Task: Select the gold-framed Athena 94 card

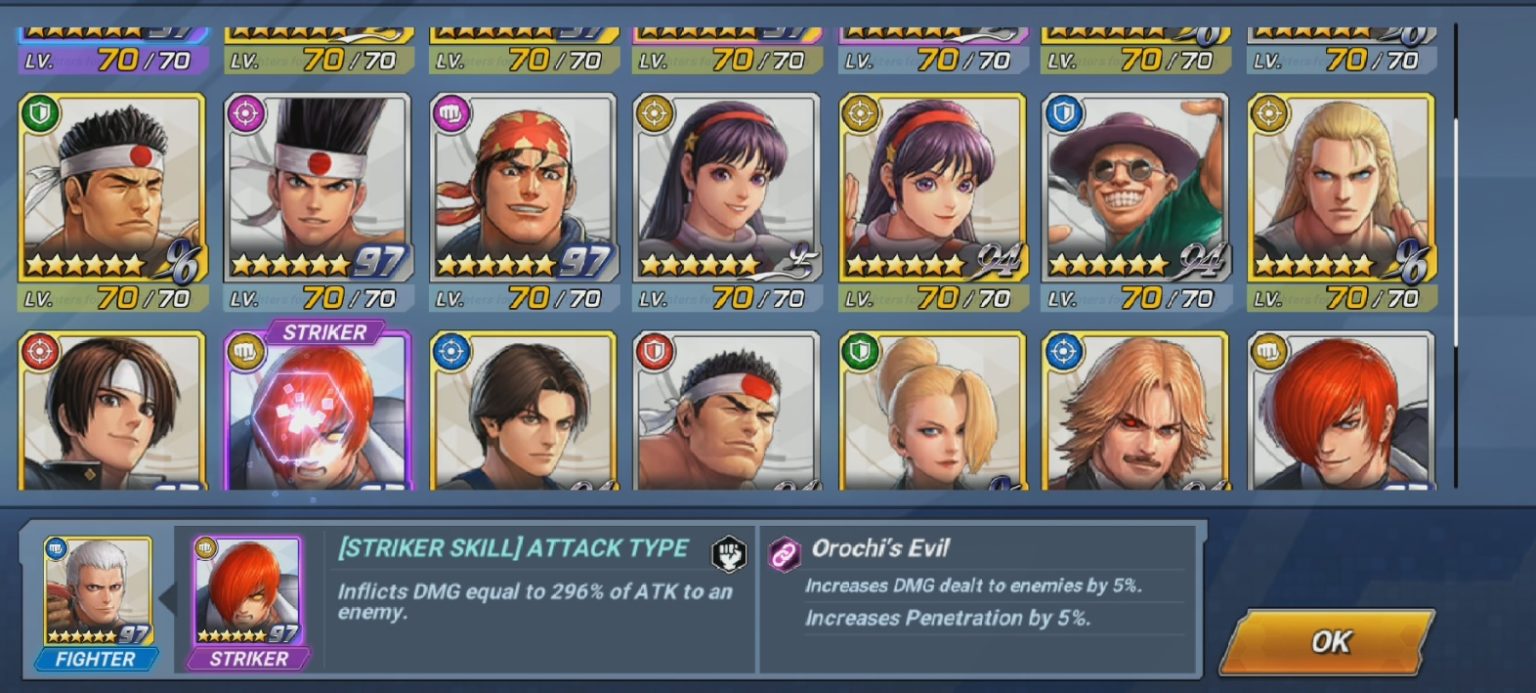Action: tap(933, 188)
